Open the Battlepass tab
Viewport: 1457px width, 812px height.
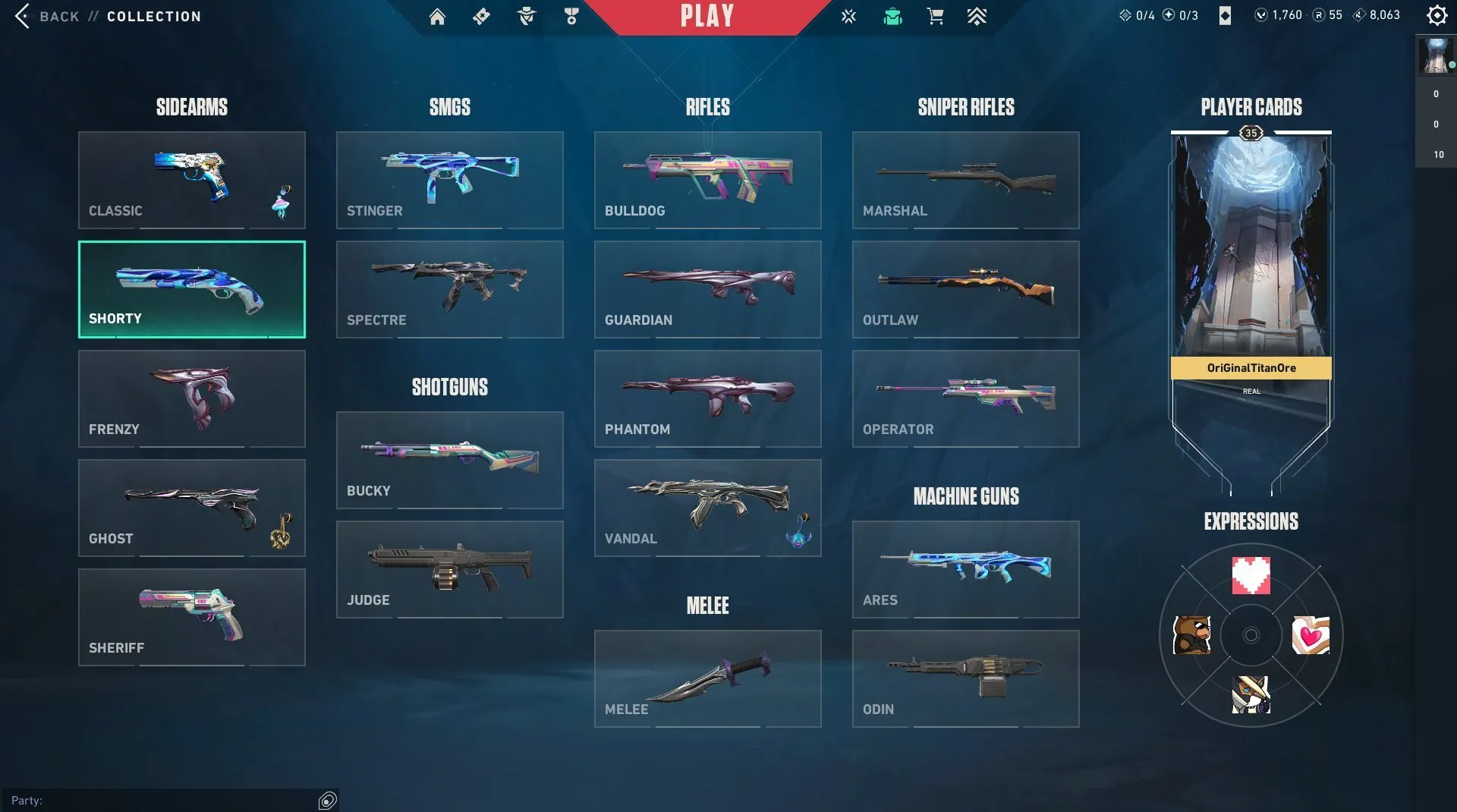480,15
